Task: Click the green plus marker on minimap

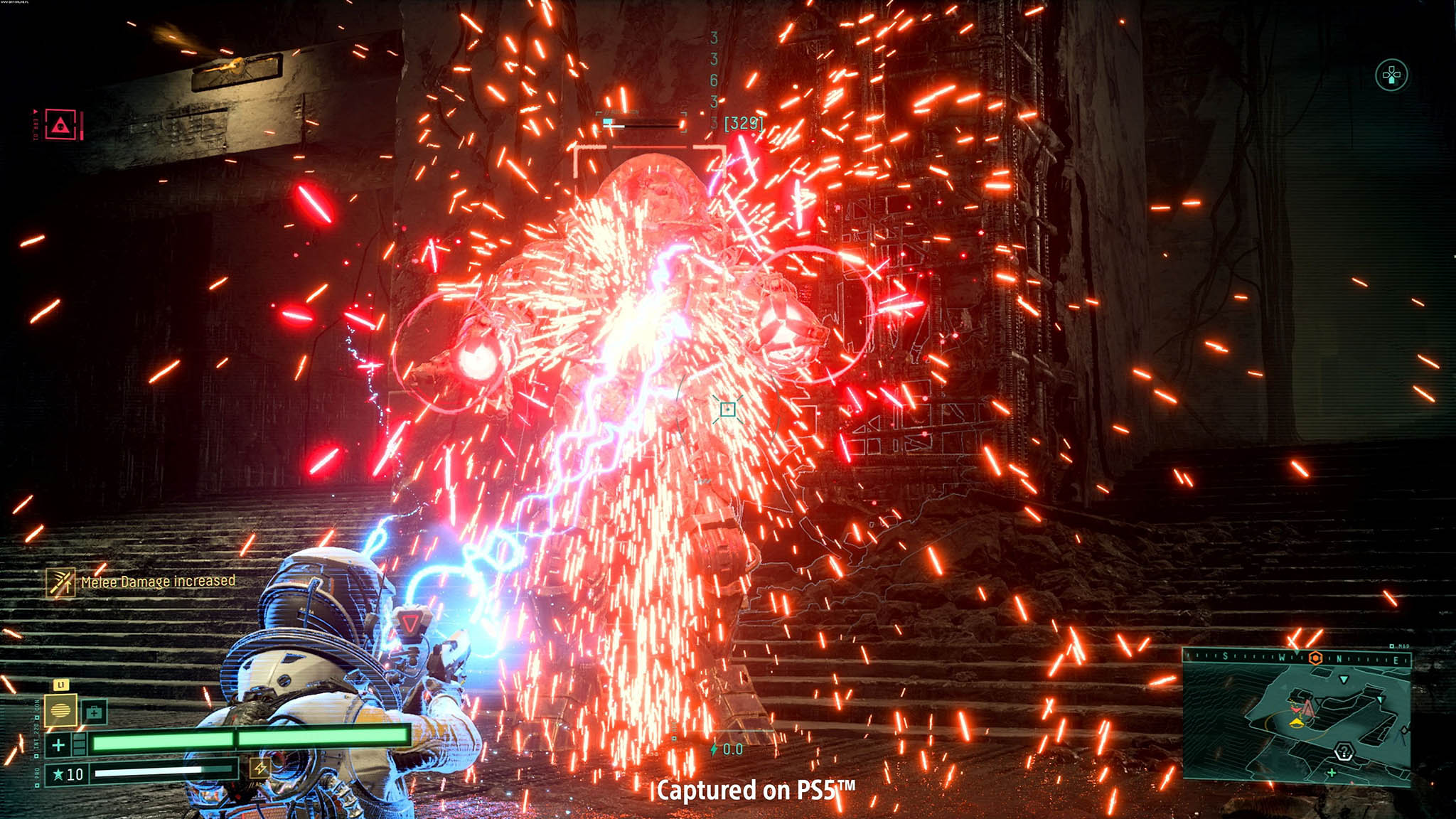Action: (x=1332, y=772)
